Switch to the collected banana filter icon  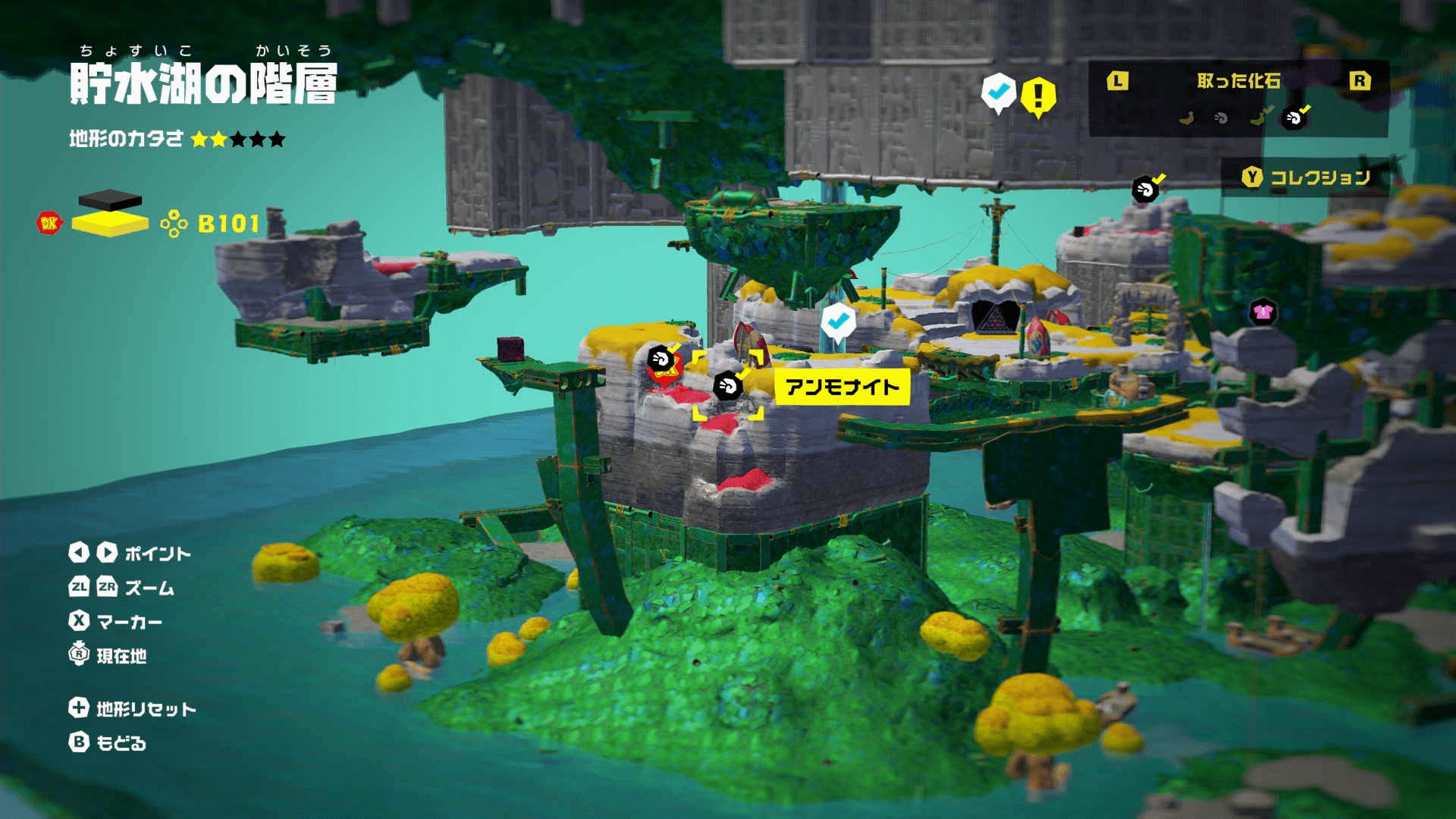click(1259, 118)
